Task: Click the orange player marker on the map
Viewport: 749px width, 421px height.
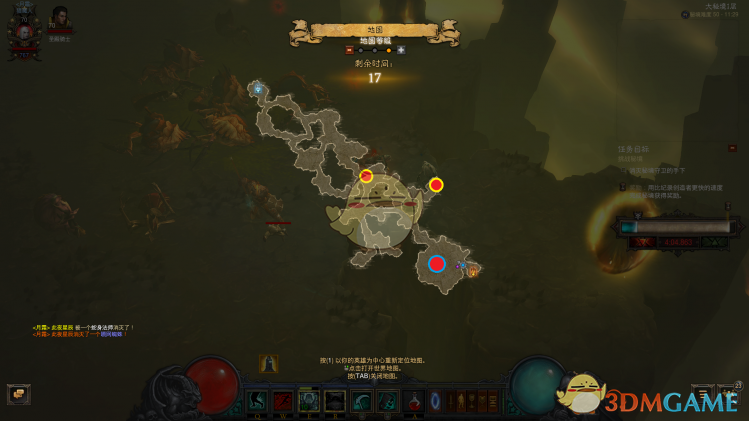Action: [x=473, y=269]
